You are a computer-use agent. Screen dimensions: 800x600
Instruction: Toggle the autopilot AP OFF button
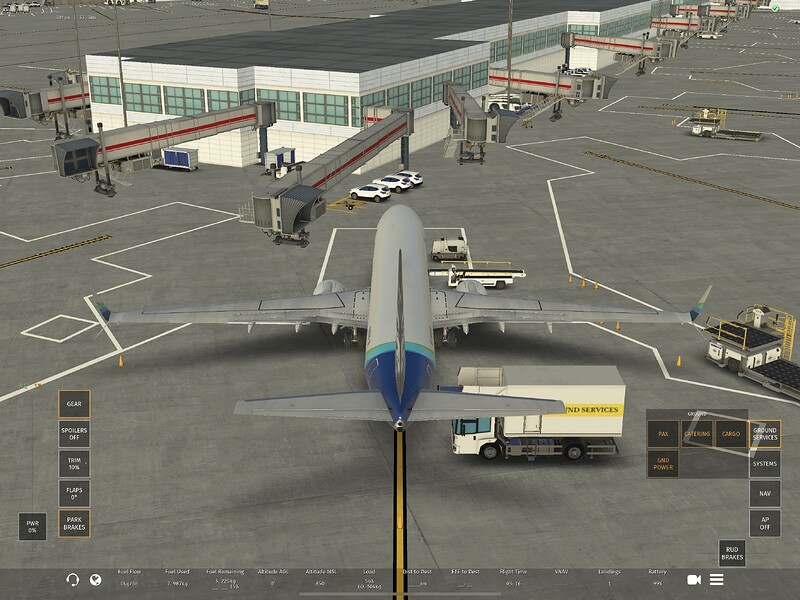click(765, 524)
